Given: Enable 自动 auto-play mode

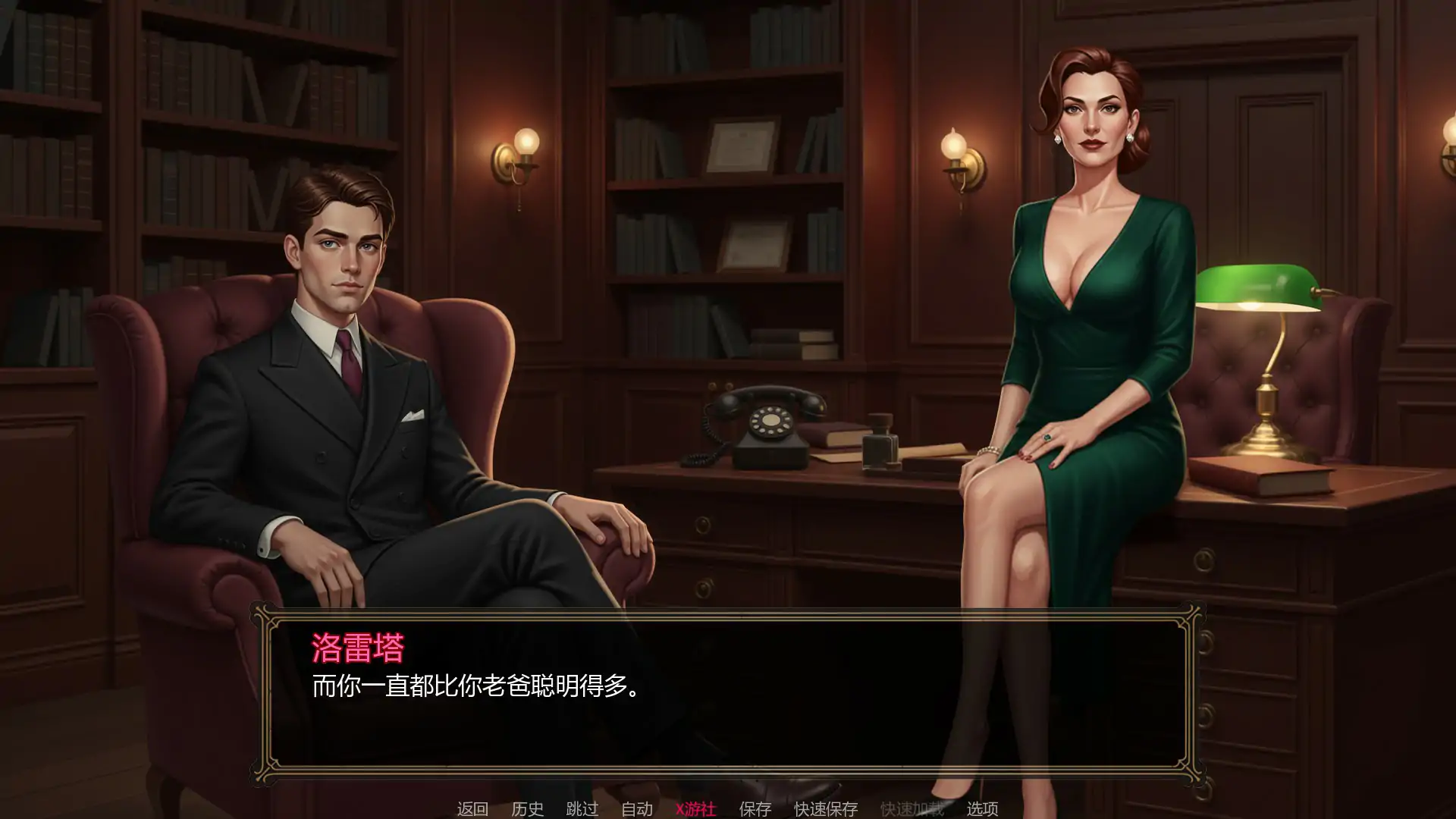Looking at the screenshot, I should tap(638, 808).
